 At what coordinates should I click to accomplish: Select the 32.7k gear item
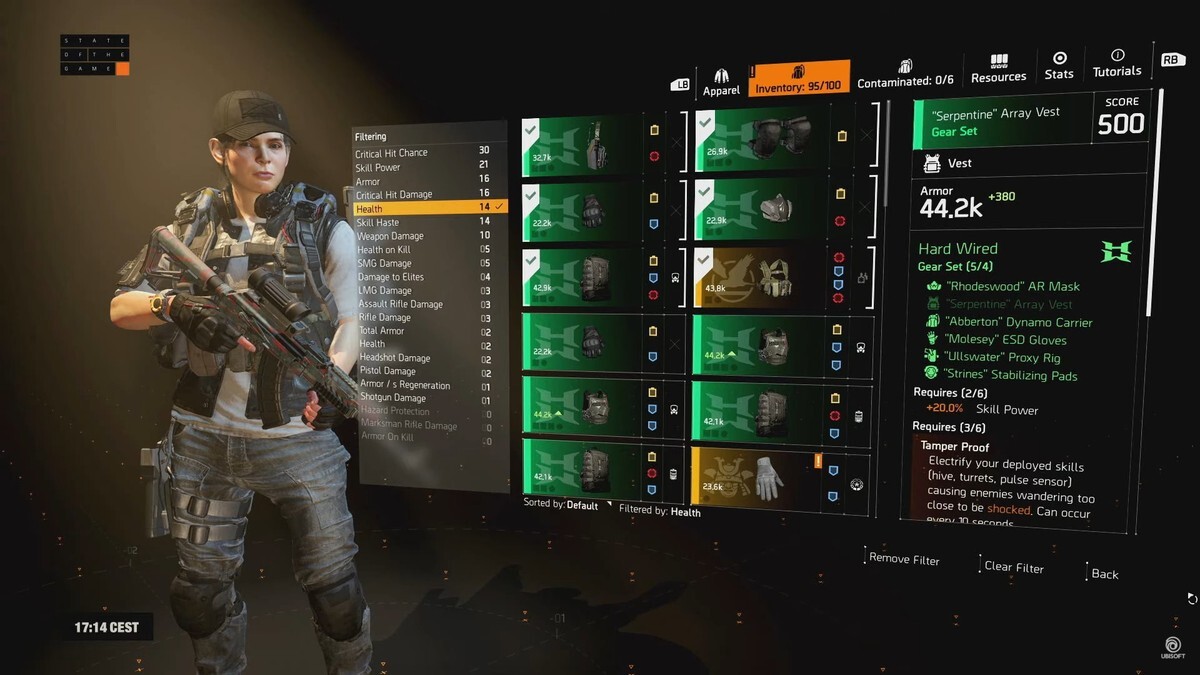tap(581, 146)
